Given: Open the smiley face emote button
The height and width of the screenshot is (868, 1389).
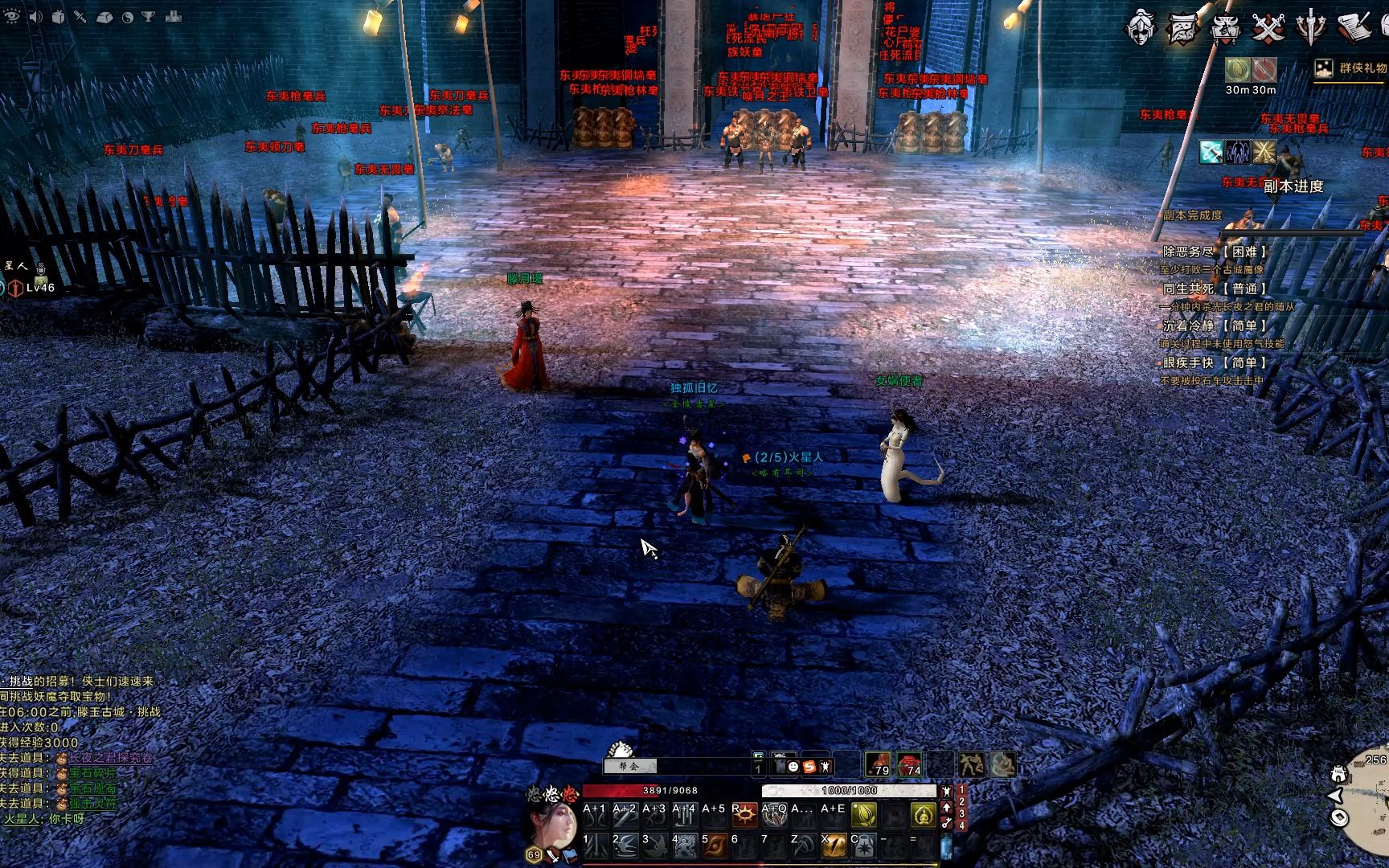Looking at the screenshot, I should (793, 767).
